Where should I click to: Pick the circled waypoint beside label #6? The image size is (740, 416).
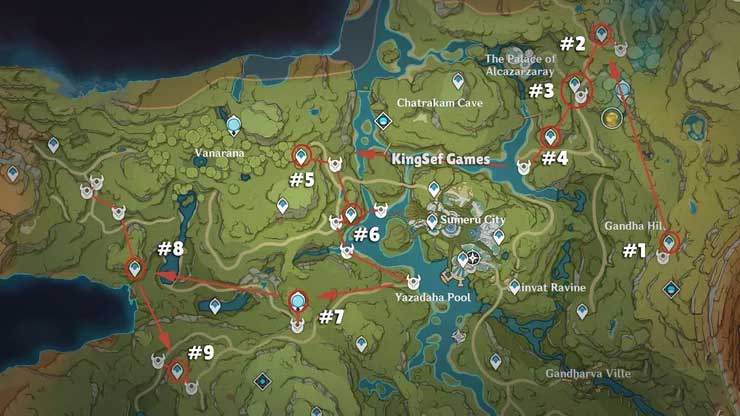coord(351,214)
